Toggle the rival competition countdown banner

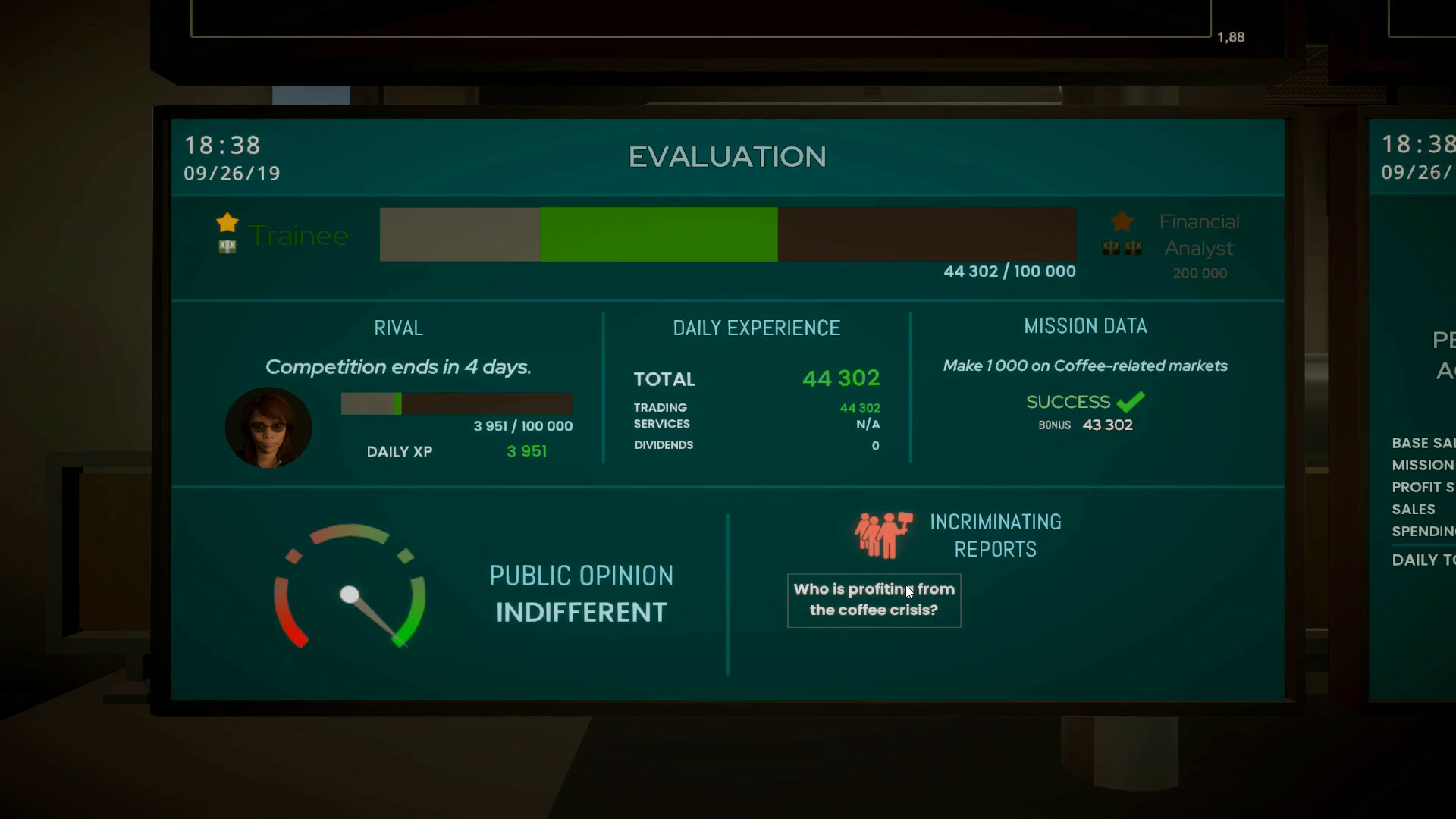399,366
